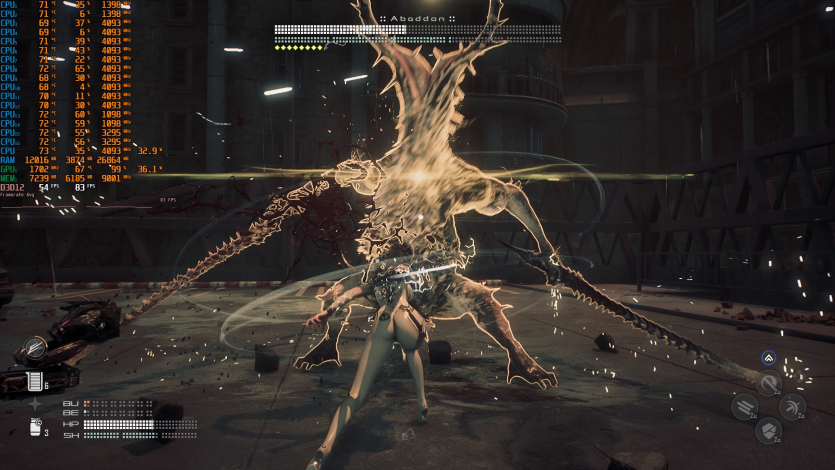Activate the burst arrows skill icon

click(792, 407)
